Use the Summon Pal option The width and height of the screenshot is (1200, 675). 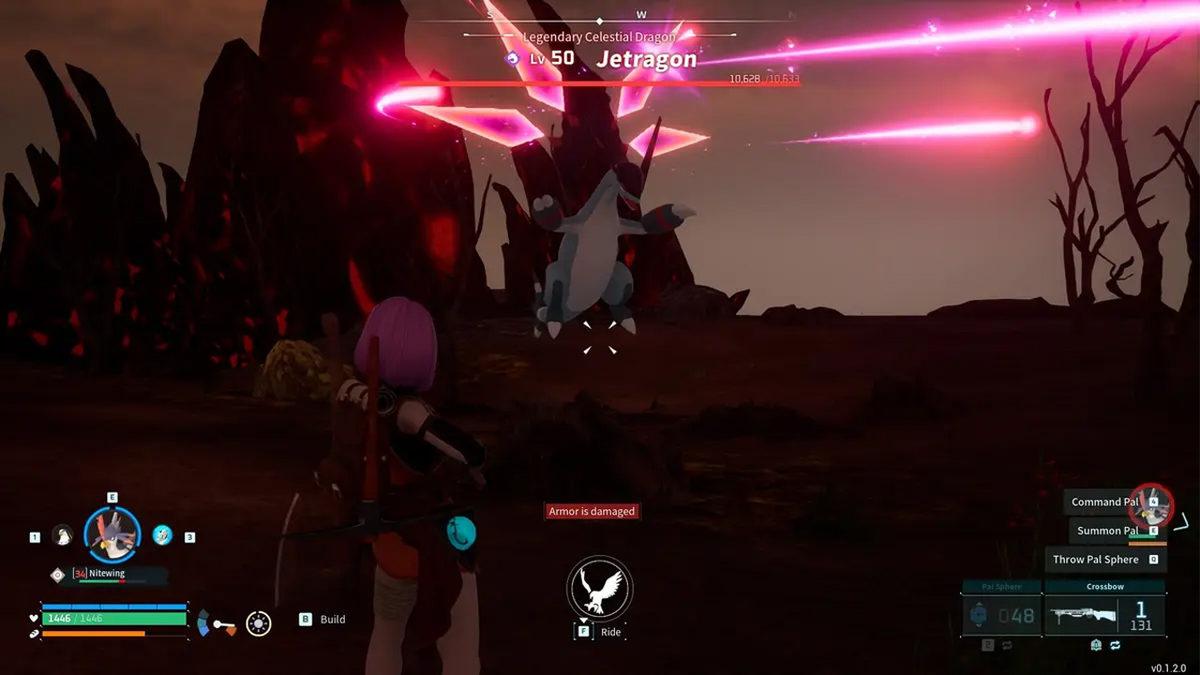click(x=1107, y=531)
